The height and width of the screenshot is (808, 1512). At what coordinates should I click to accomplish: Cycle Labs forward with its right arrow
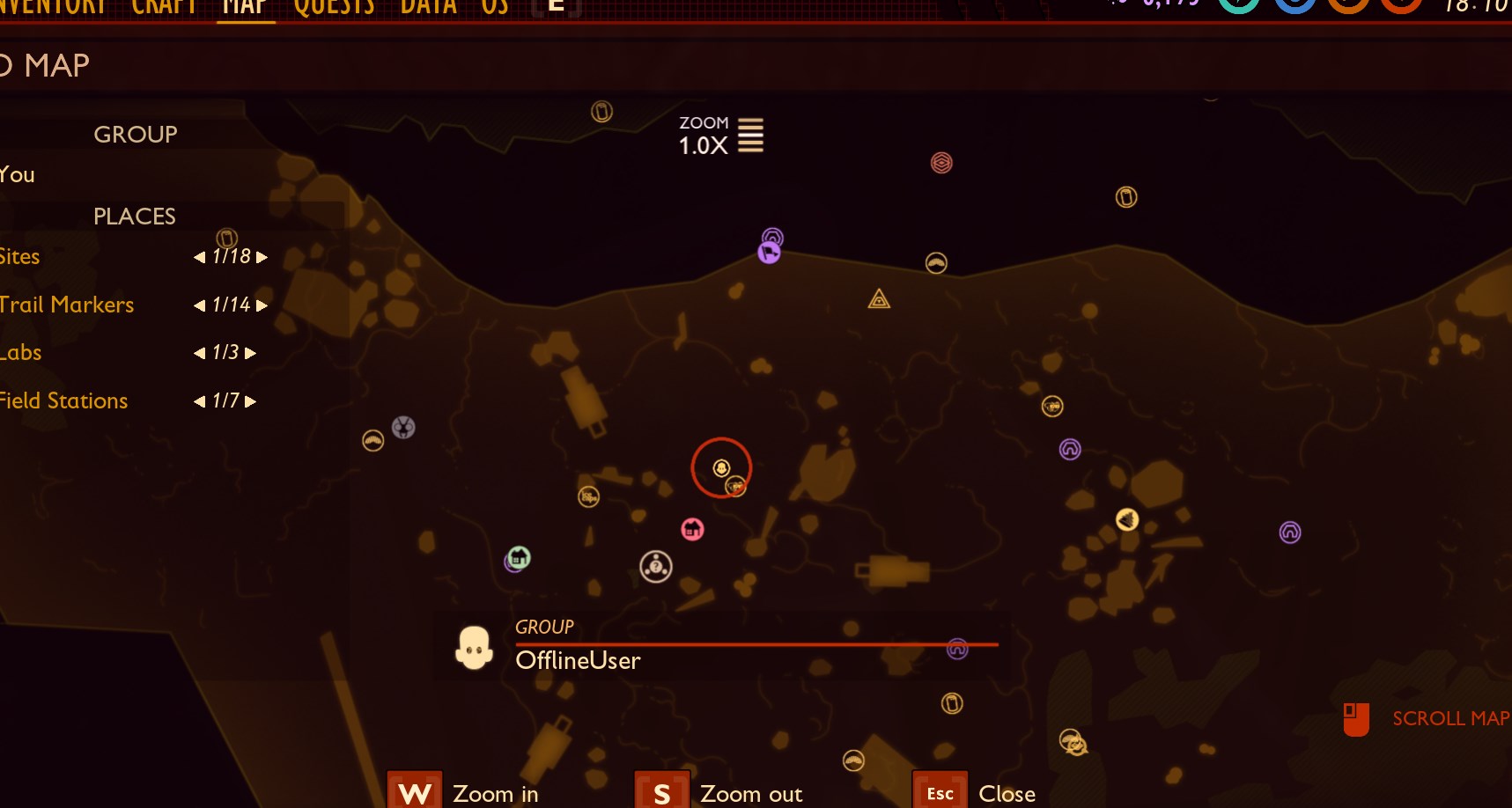[248, 353]
